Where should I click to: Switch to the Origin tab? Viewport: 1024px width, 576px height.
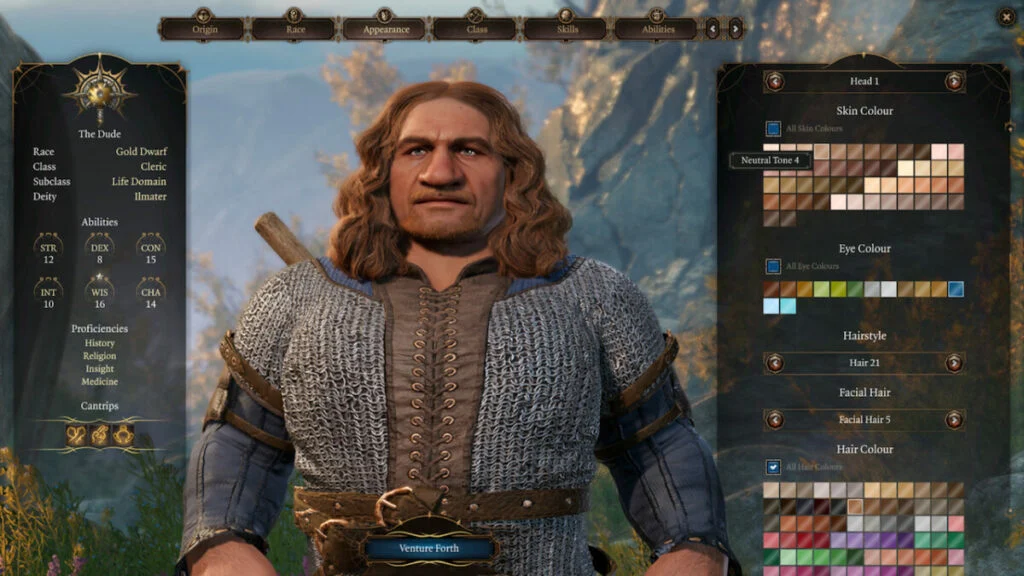tap(203, 28)
